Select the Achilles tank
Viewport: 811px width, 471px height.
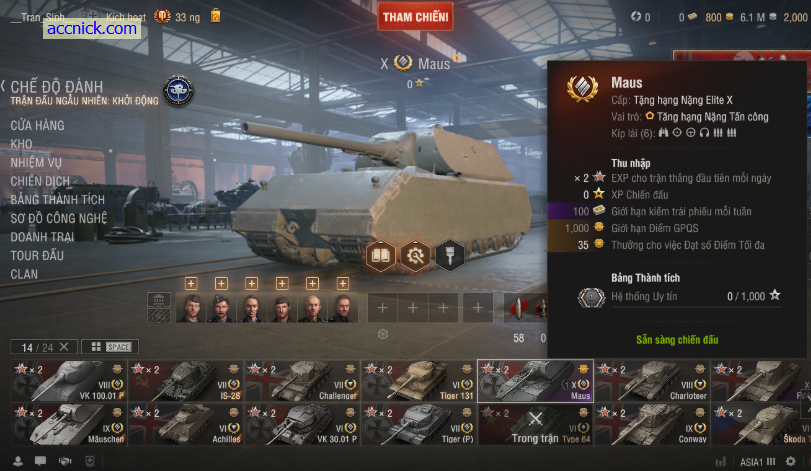click(185, 425)
